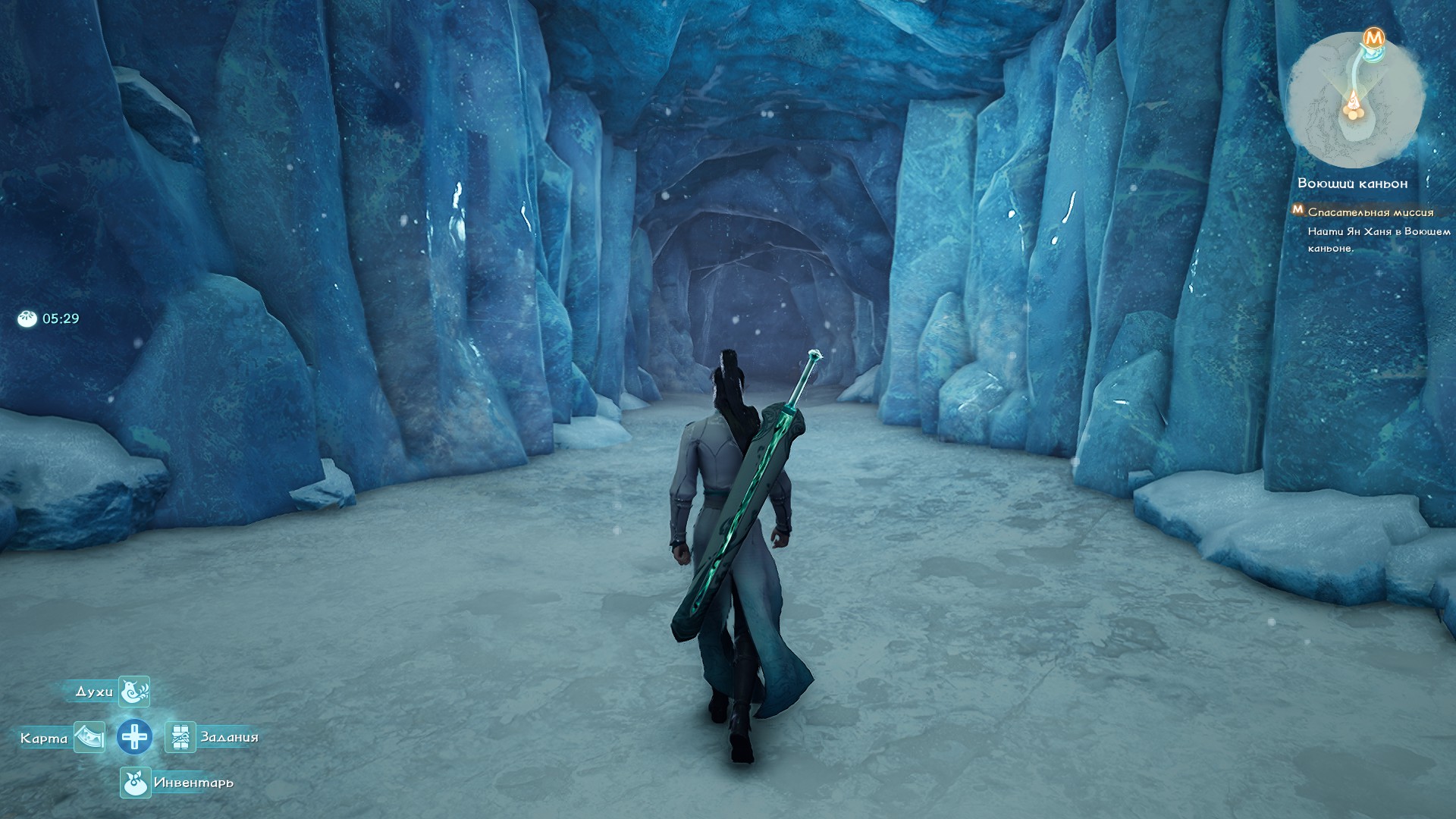Open the Духи spirits menu
The width and height of the screenshot is (1456, 819).
click(x=134, y=691)
